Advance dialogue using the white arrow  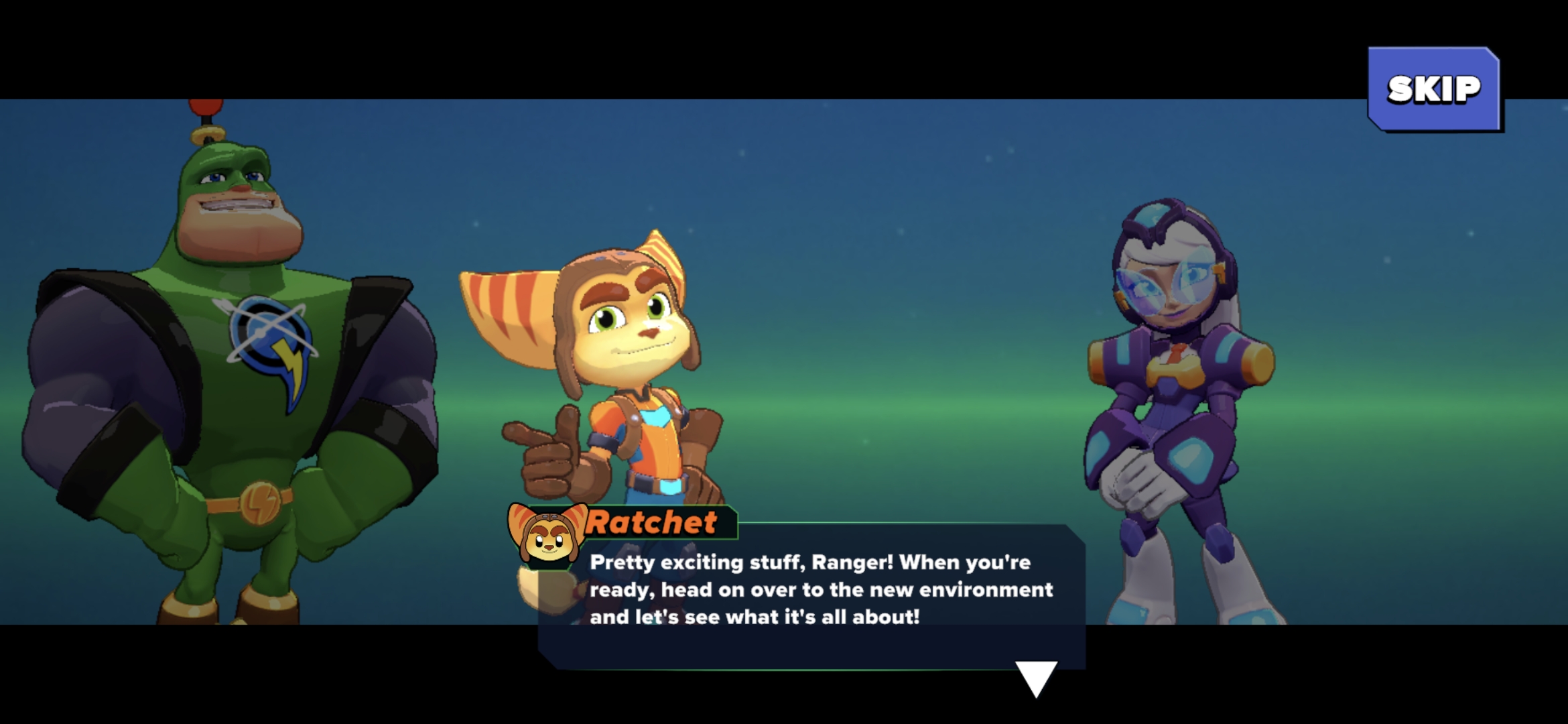(1036, 677)
